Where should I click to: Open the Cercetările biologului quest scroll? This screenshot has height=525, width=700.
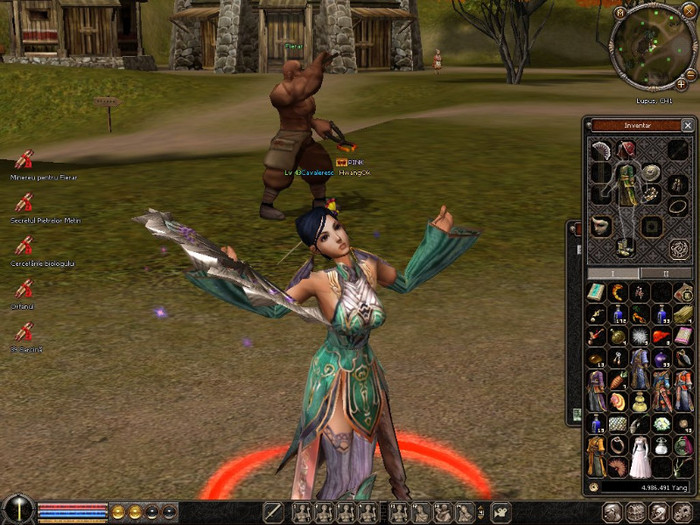[x=24, y=245]
